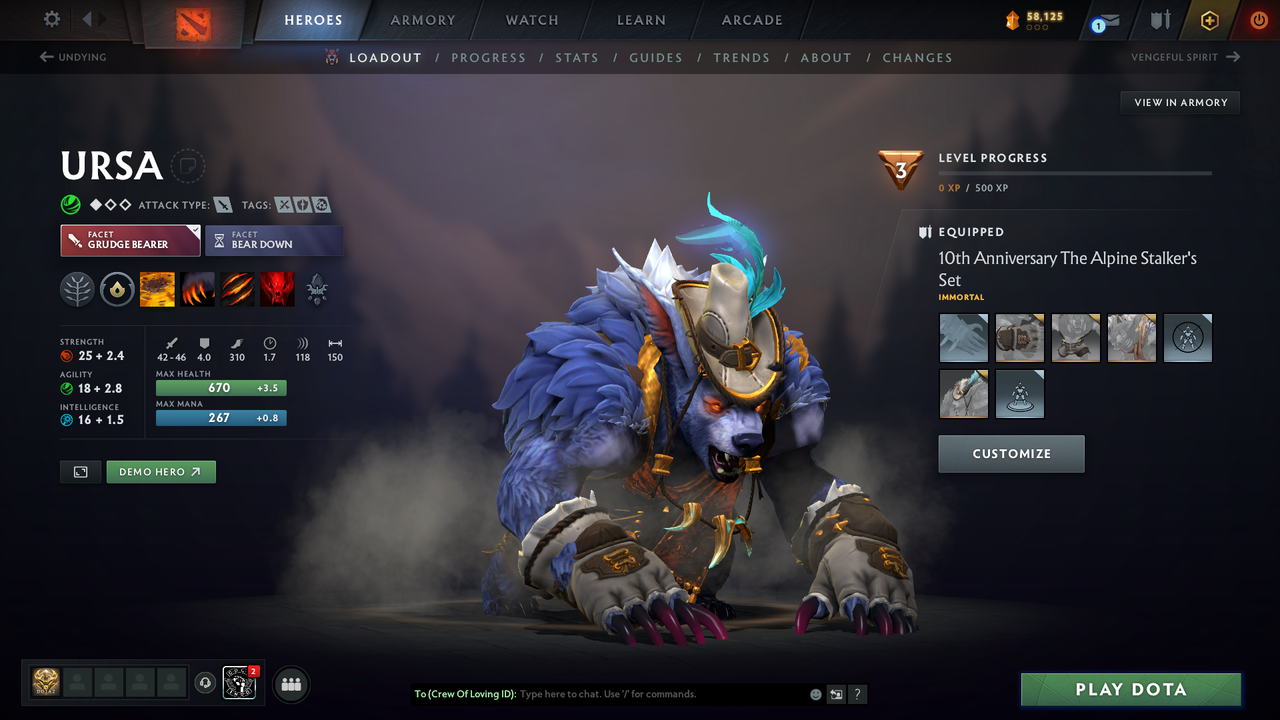Select the Bear Down facet
Screen dimensions: 1280x720
tap(274, 240)
